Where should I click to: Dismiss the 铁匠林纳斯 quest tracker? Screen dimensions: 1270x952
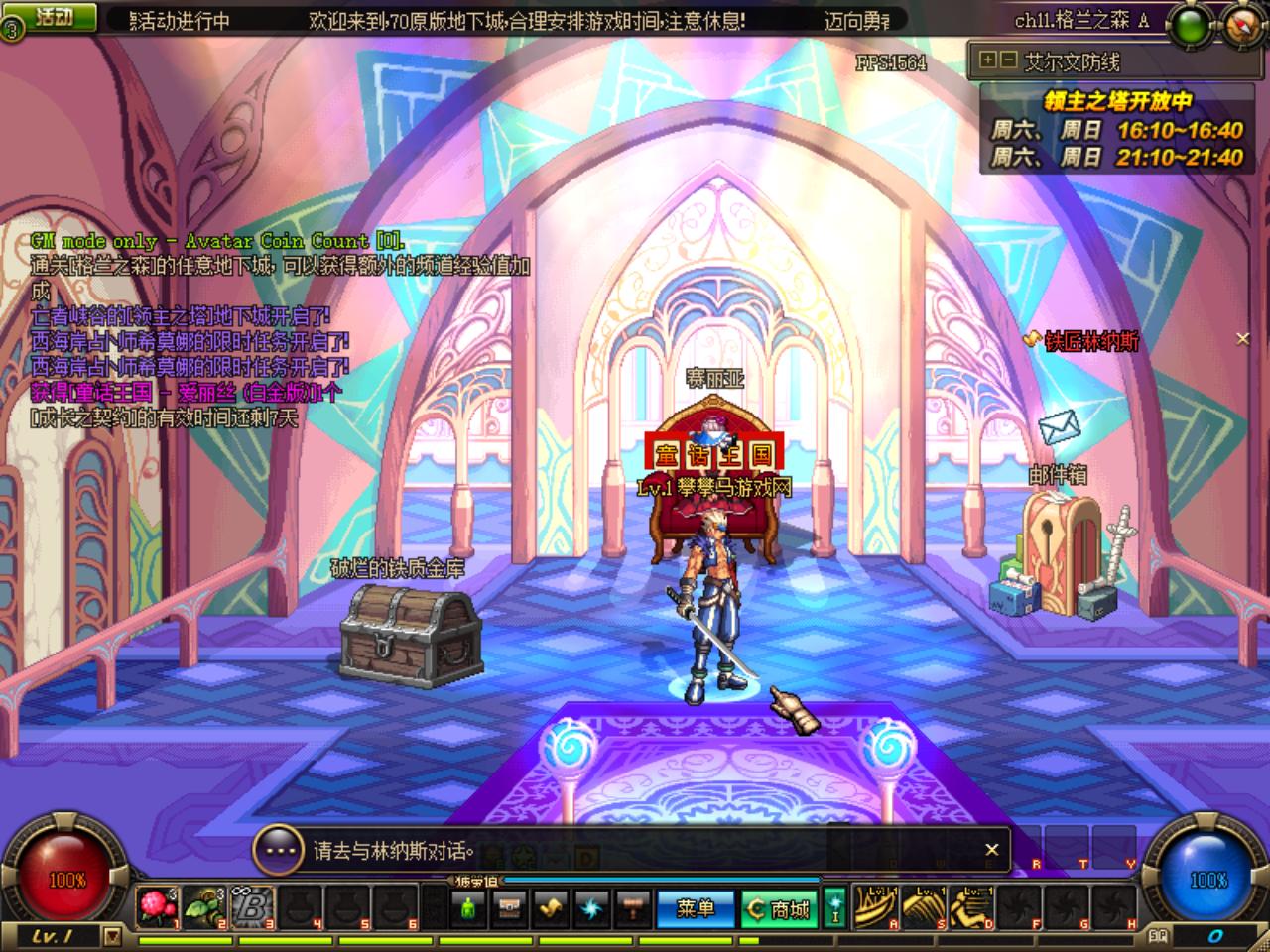coord(1242,339)
